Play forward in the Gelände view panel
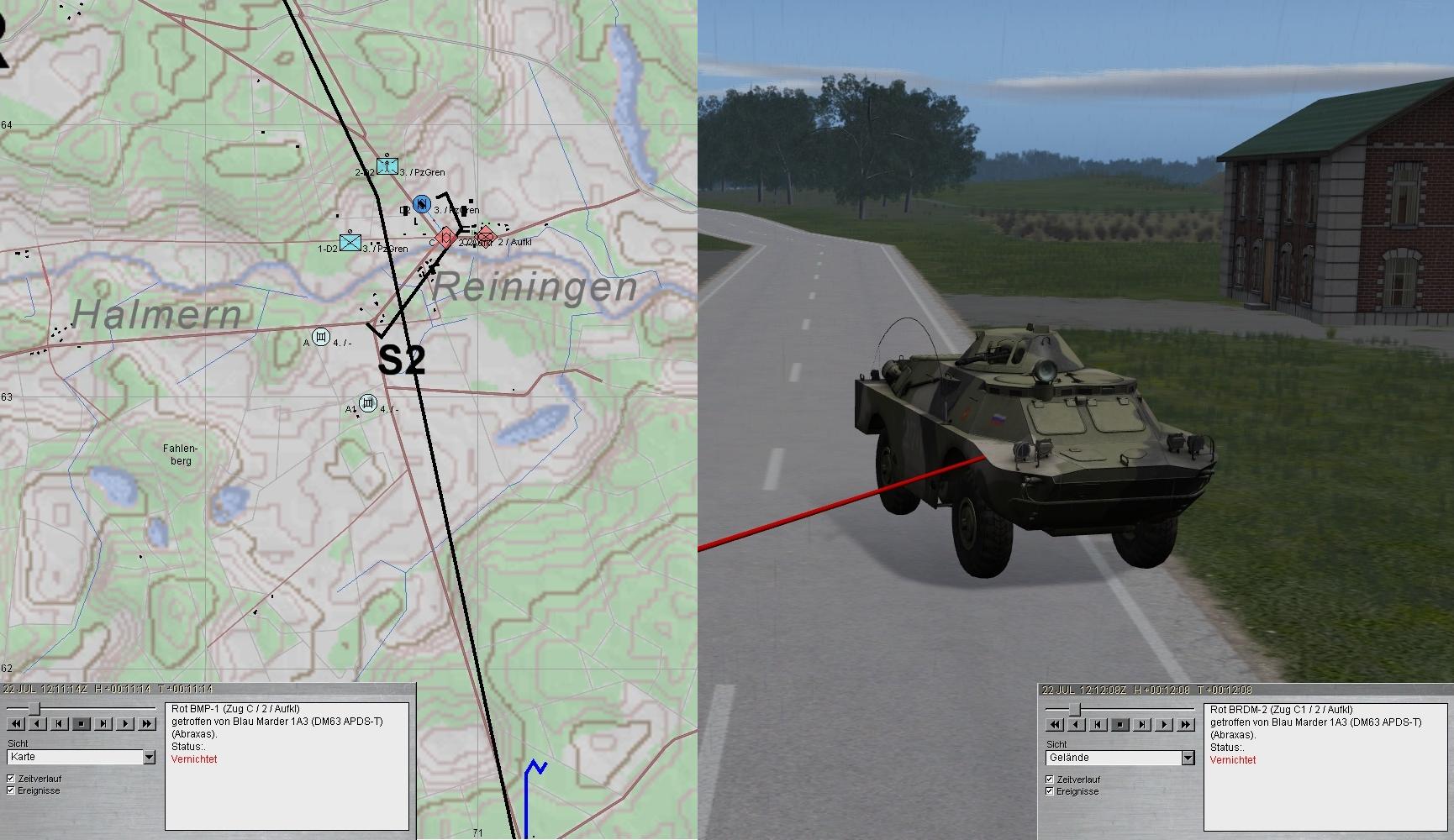 (x=1164, y=724)
